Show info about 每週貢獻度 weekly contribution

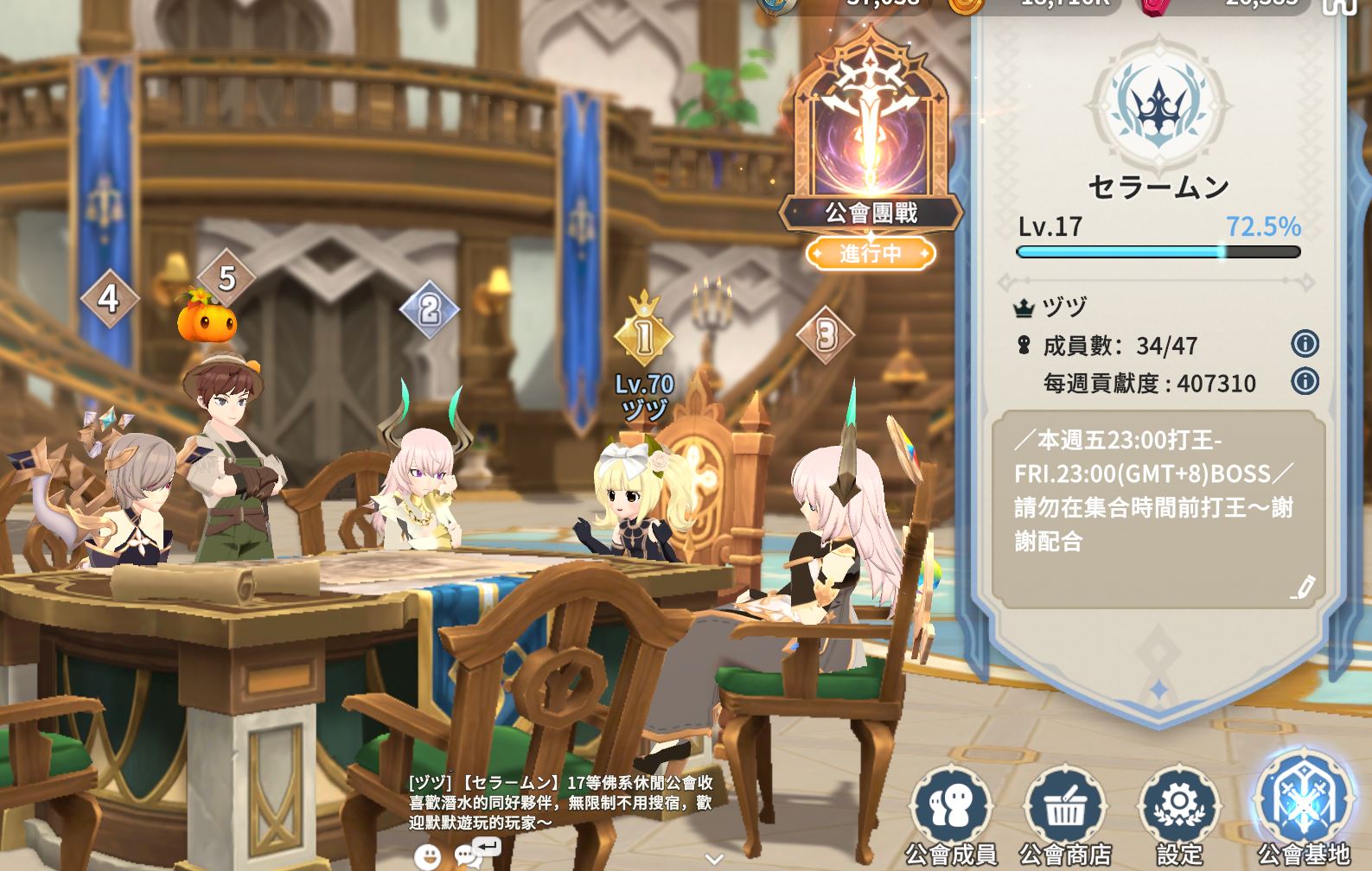point(1305,381)
